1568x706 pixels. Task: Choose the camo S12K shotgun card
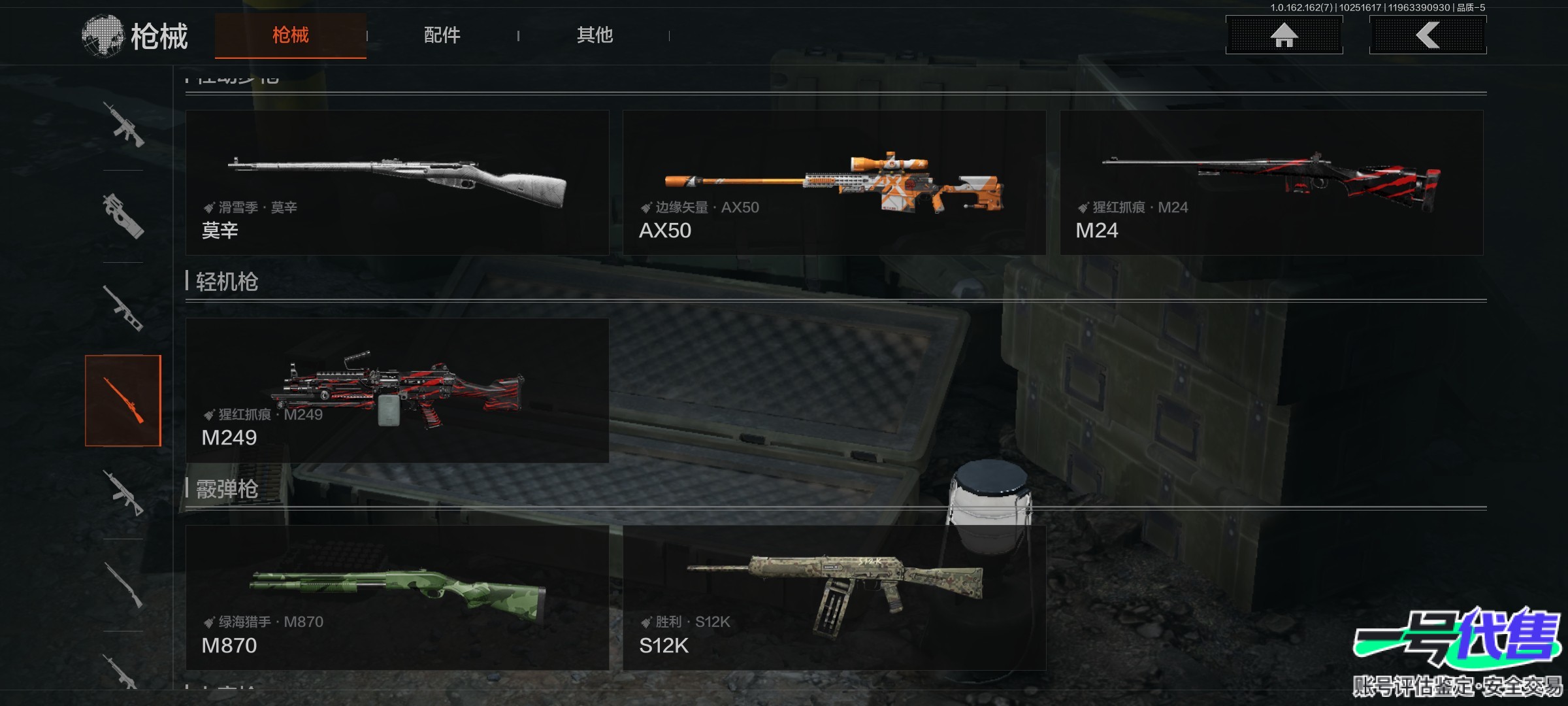pos(834,597)
